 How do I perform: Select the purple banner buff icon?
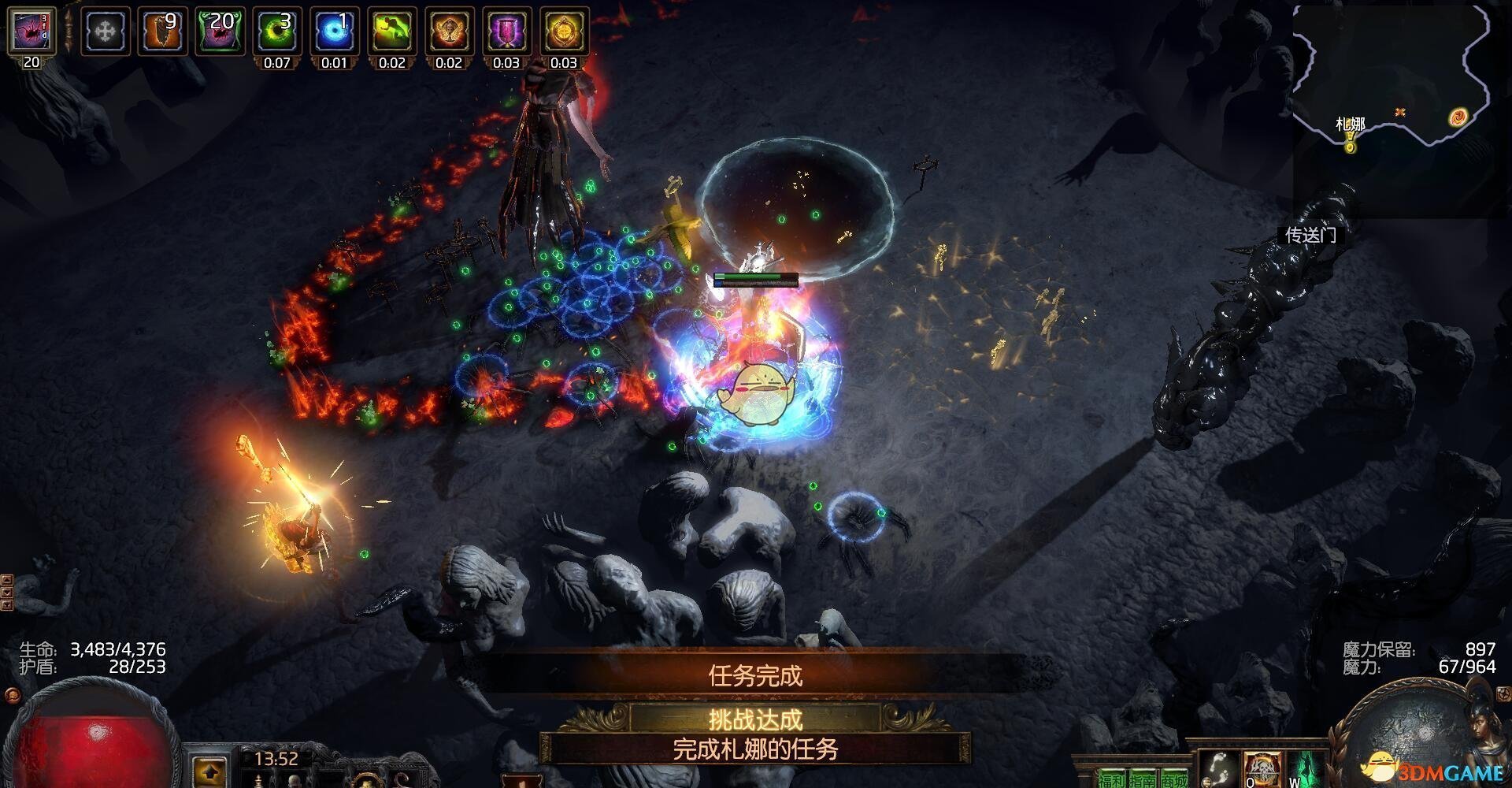point(506,32)
